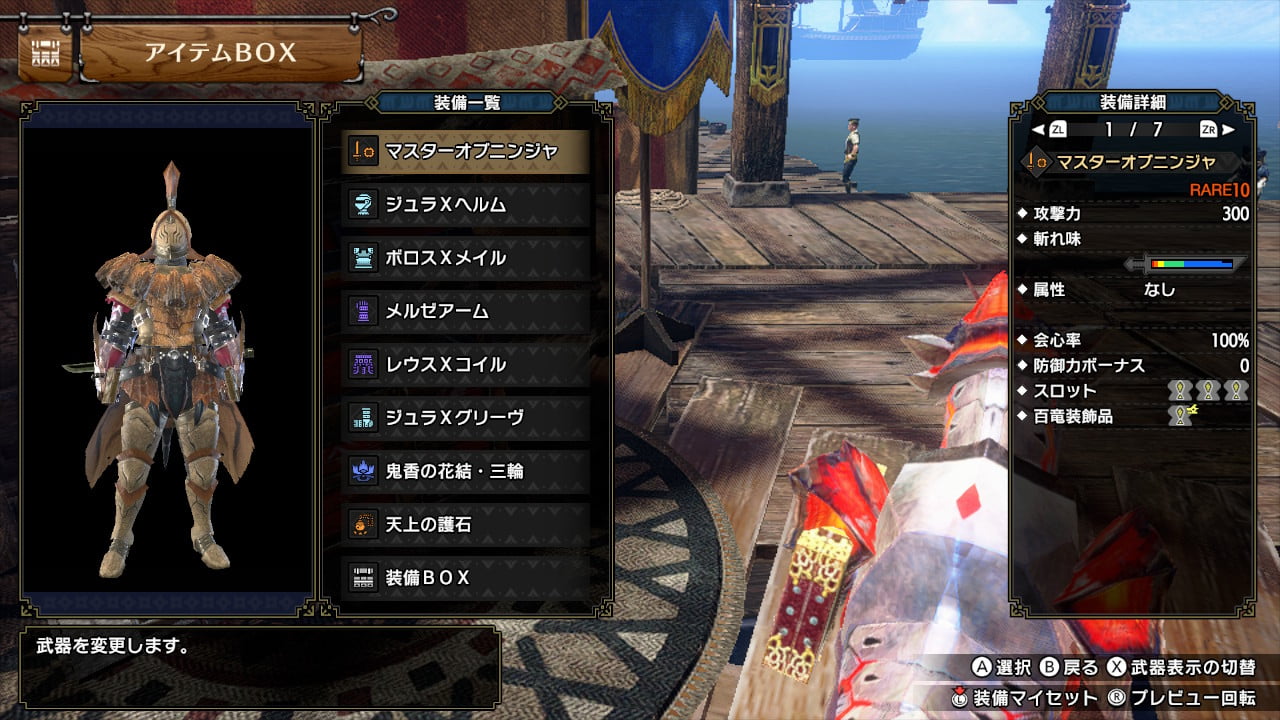Select the 天上の護石 talisman row
1280x720 pixels.
click(466, 523)
